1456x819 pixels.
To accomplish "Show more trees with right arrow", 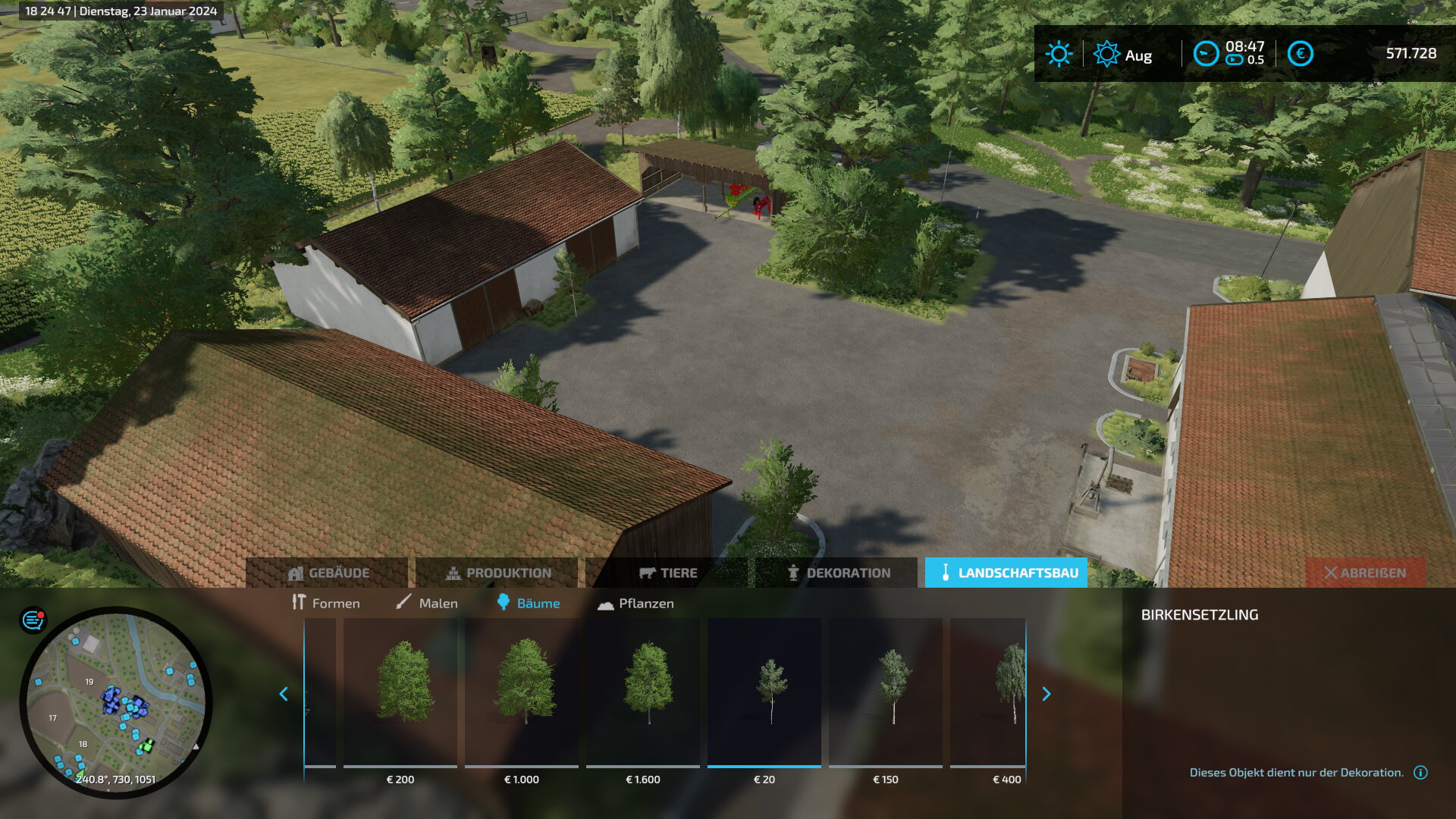I will (1046, 694).
